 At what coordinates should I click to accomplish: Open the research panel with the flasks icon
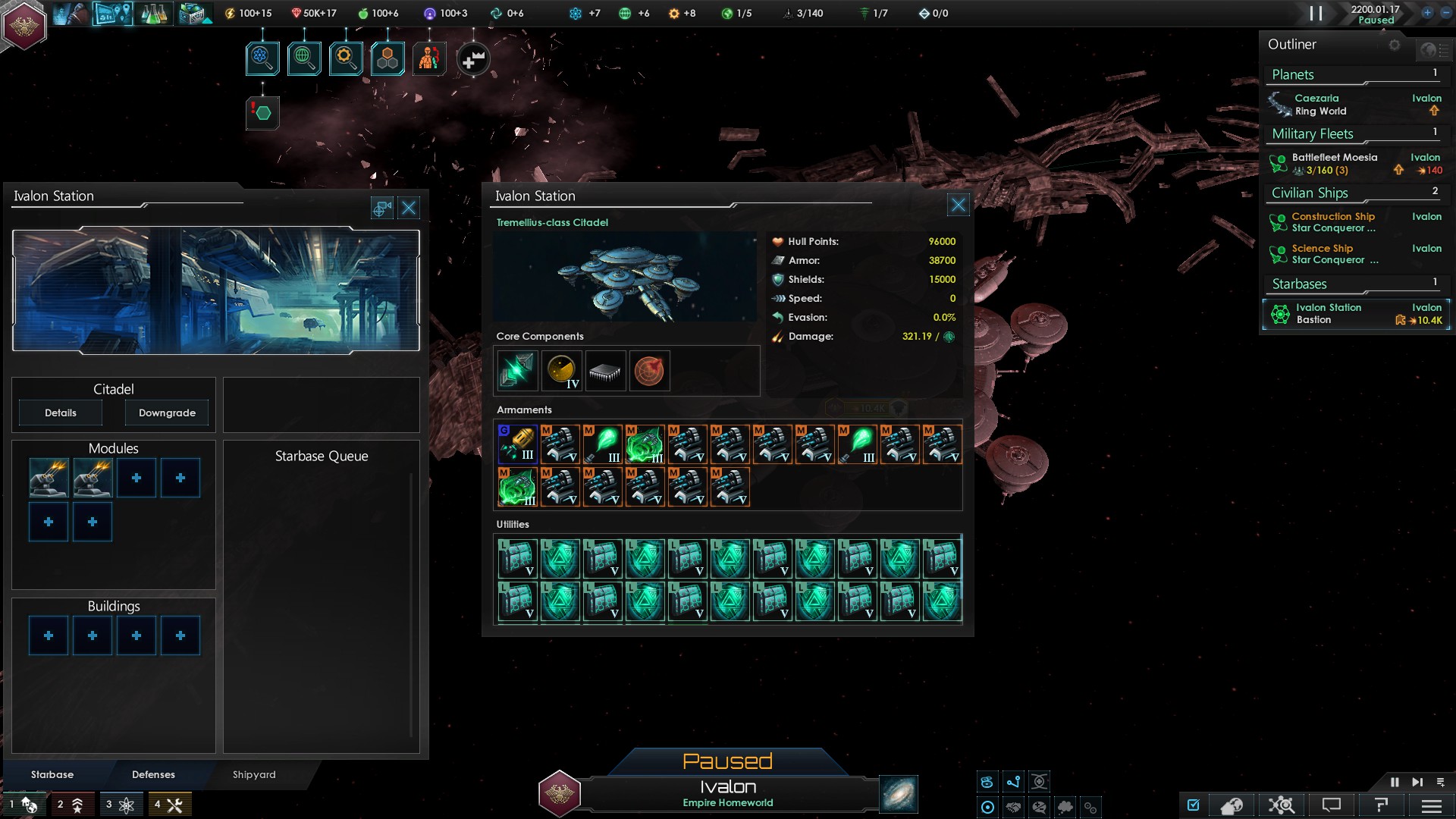(x=155, y=13)
